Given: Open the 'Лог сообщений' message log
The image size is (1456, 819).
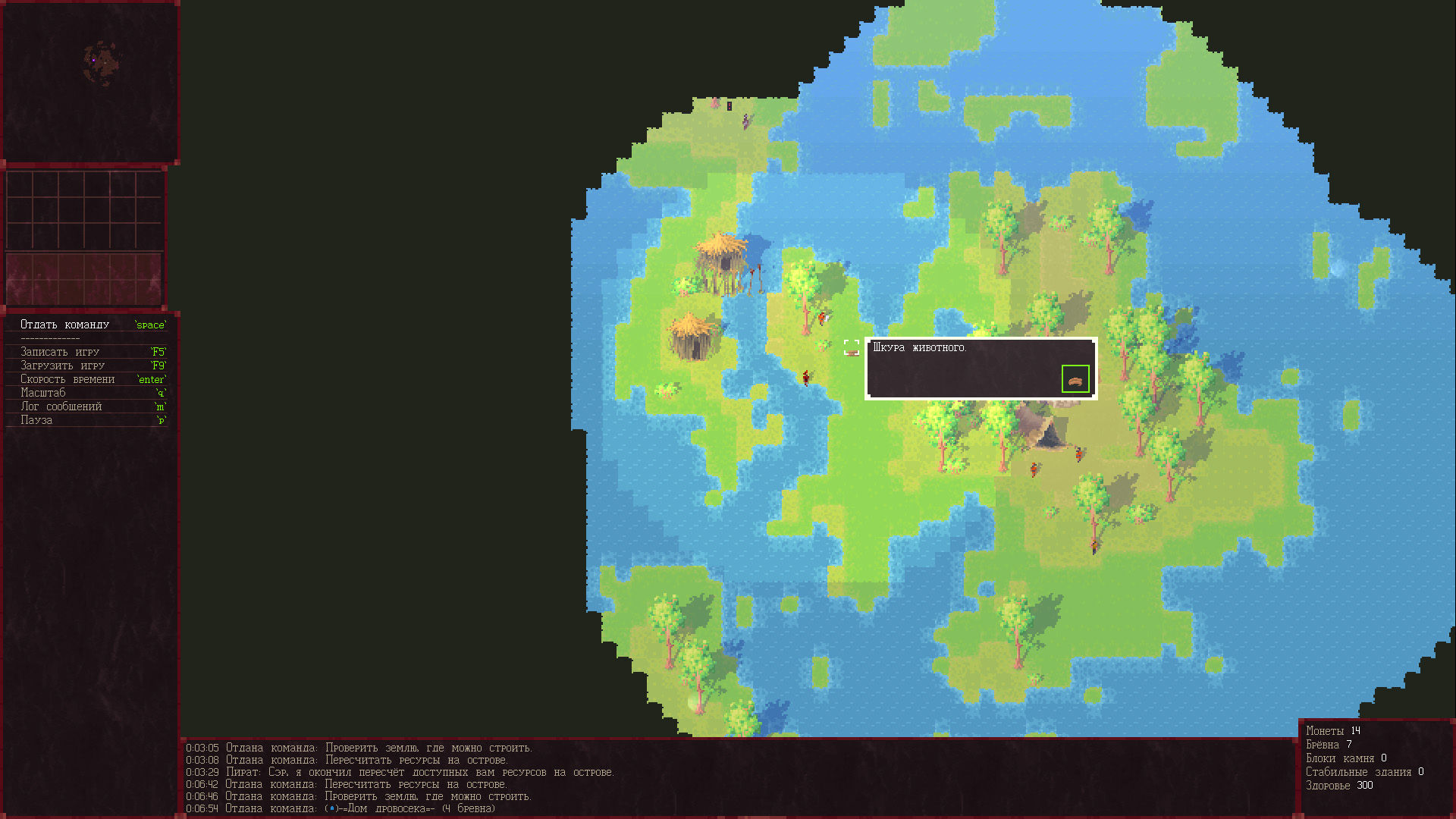Looking at the screenshot, I should pyautogui.click(x=61, y=406).
